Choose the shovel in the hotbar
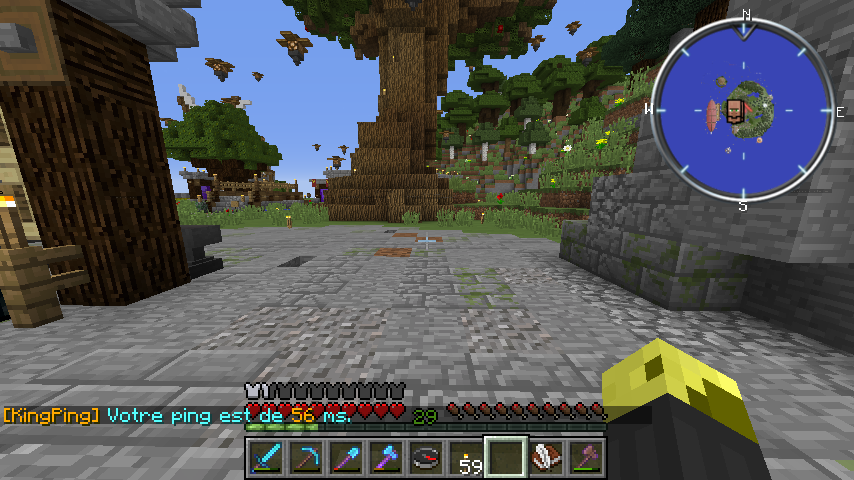Screen dimensions: 854x480 click(345, 458)
